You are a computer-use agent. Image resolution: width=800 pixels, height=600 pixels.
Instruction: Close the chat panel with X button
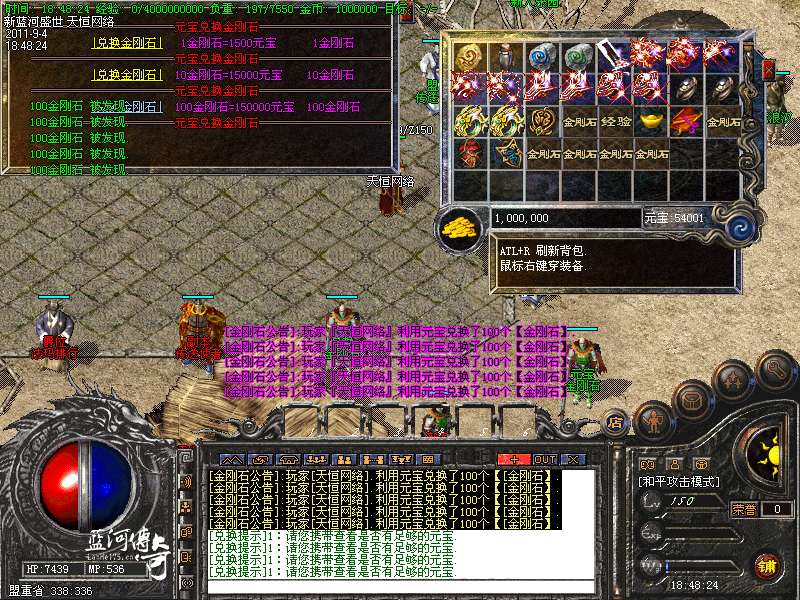tap(573, 459)
